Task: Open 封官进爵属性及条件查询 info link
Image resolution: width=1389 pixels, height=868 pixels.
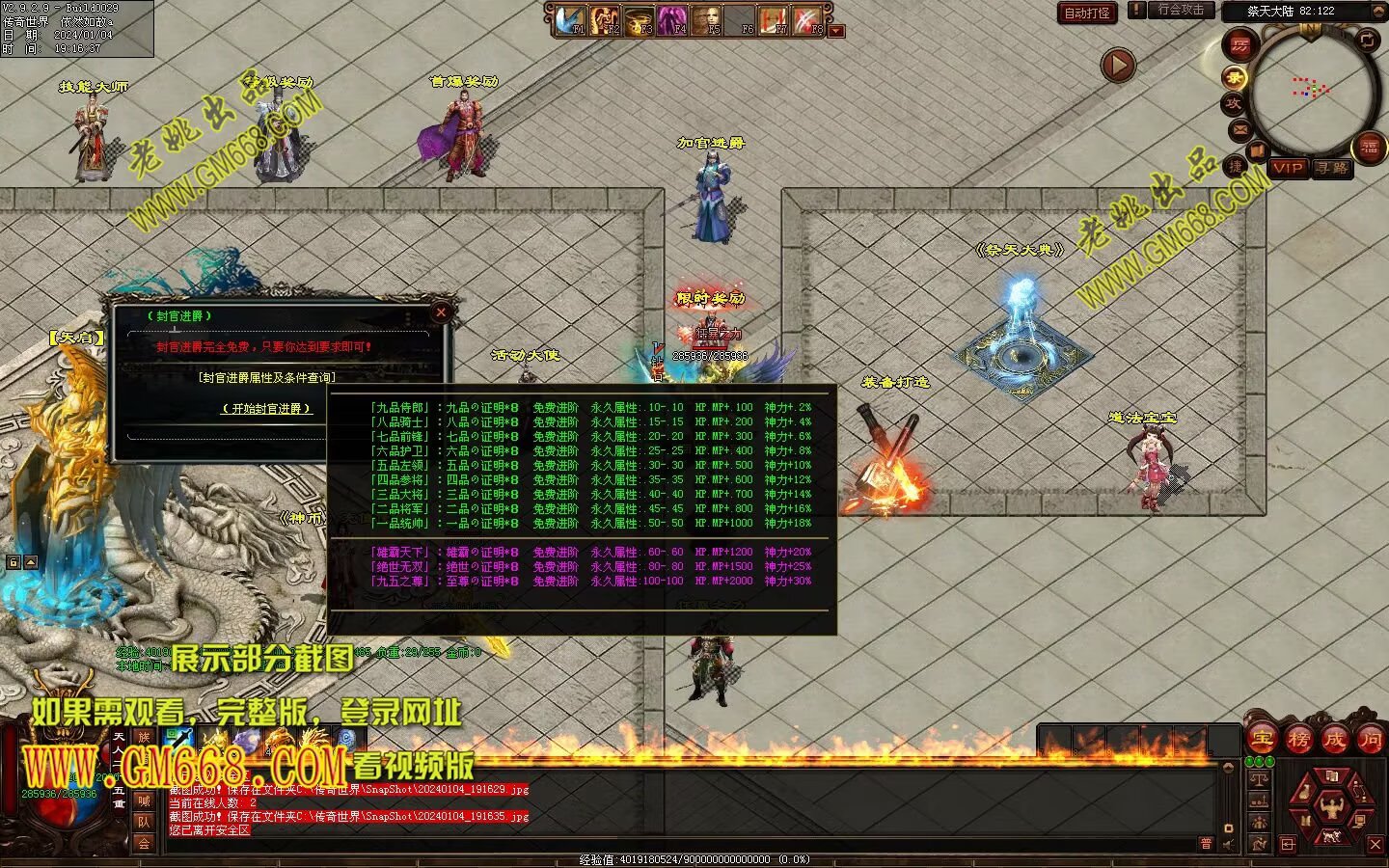Action: pyautogui.click(x=267, y=377)
